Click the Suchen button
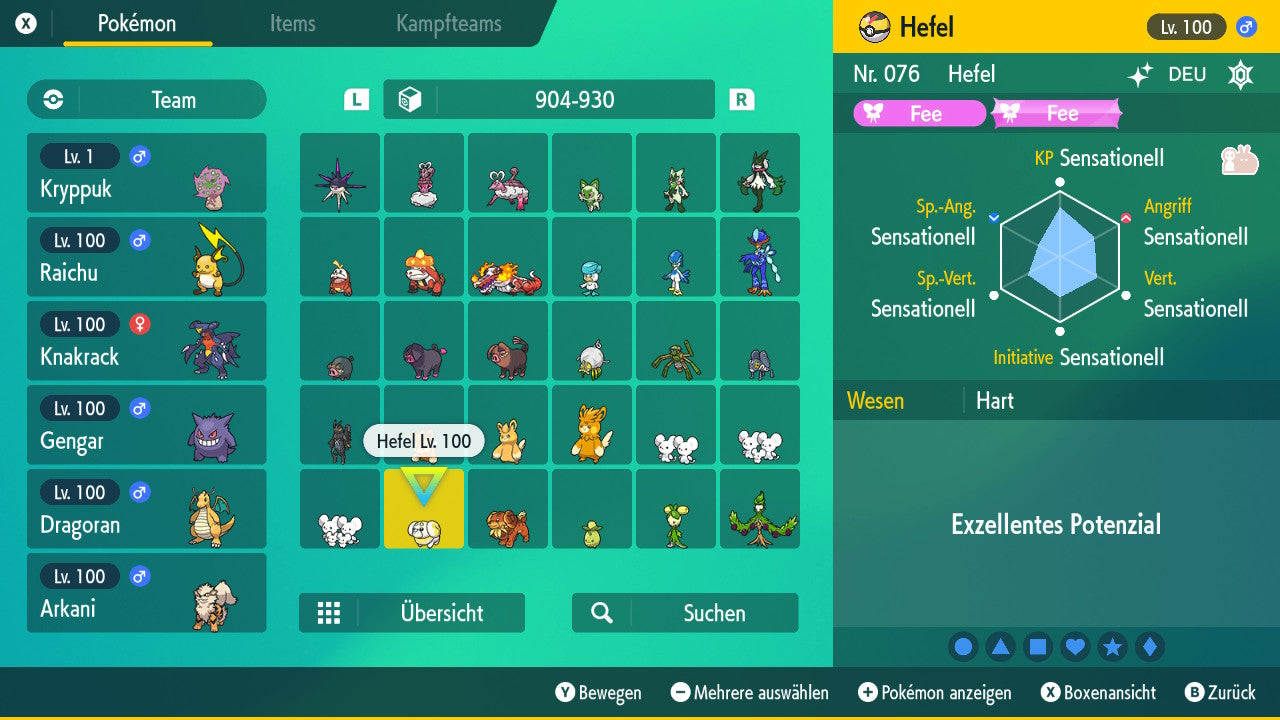 (685, 612)
